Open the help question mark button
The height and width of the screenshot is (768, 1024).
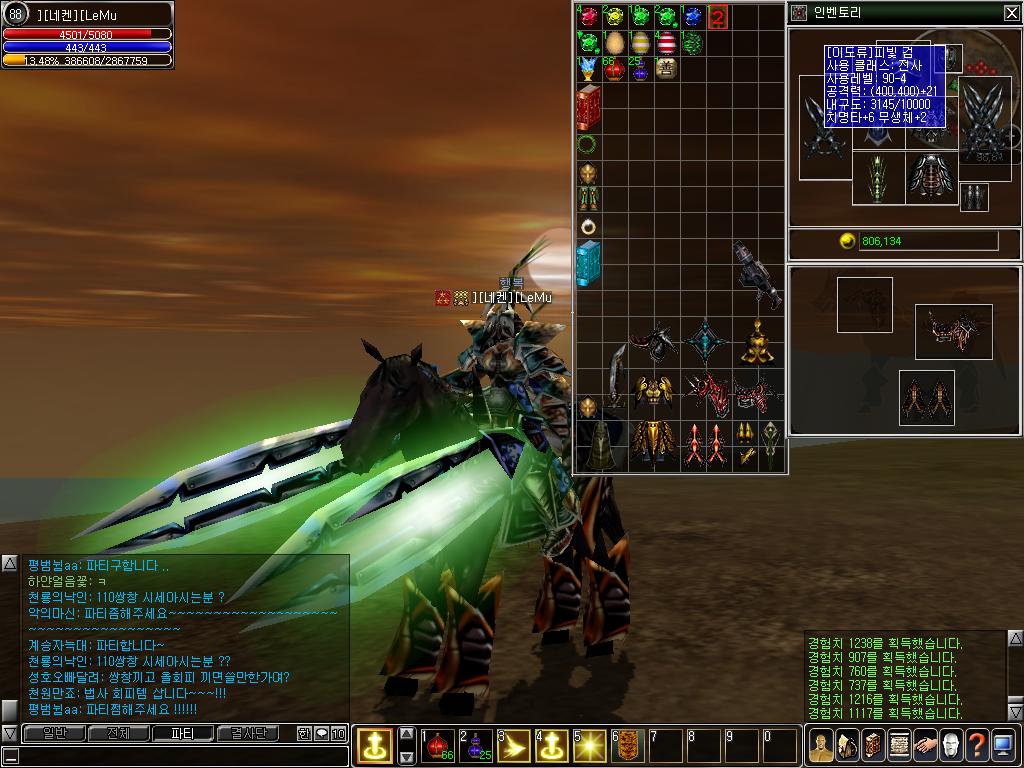[977, 745]
